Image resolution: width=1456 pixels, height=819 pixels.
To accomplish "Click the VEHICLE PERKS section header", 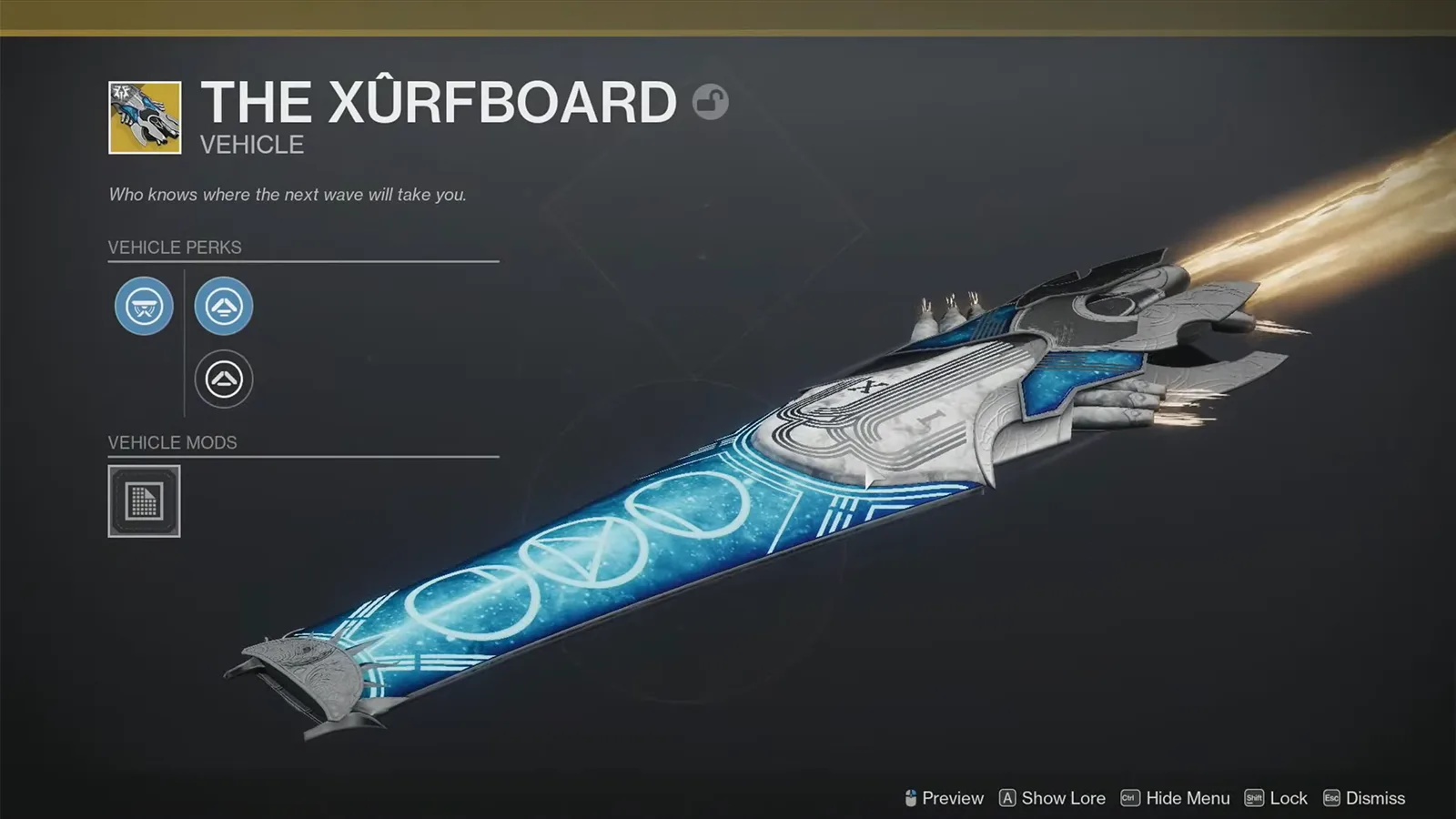I will pyautogui.click(x=174, y=247).
